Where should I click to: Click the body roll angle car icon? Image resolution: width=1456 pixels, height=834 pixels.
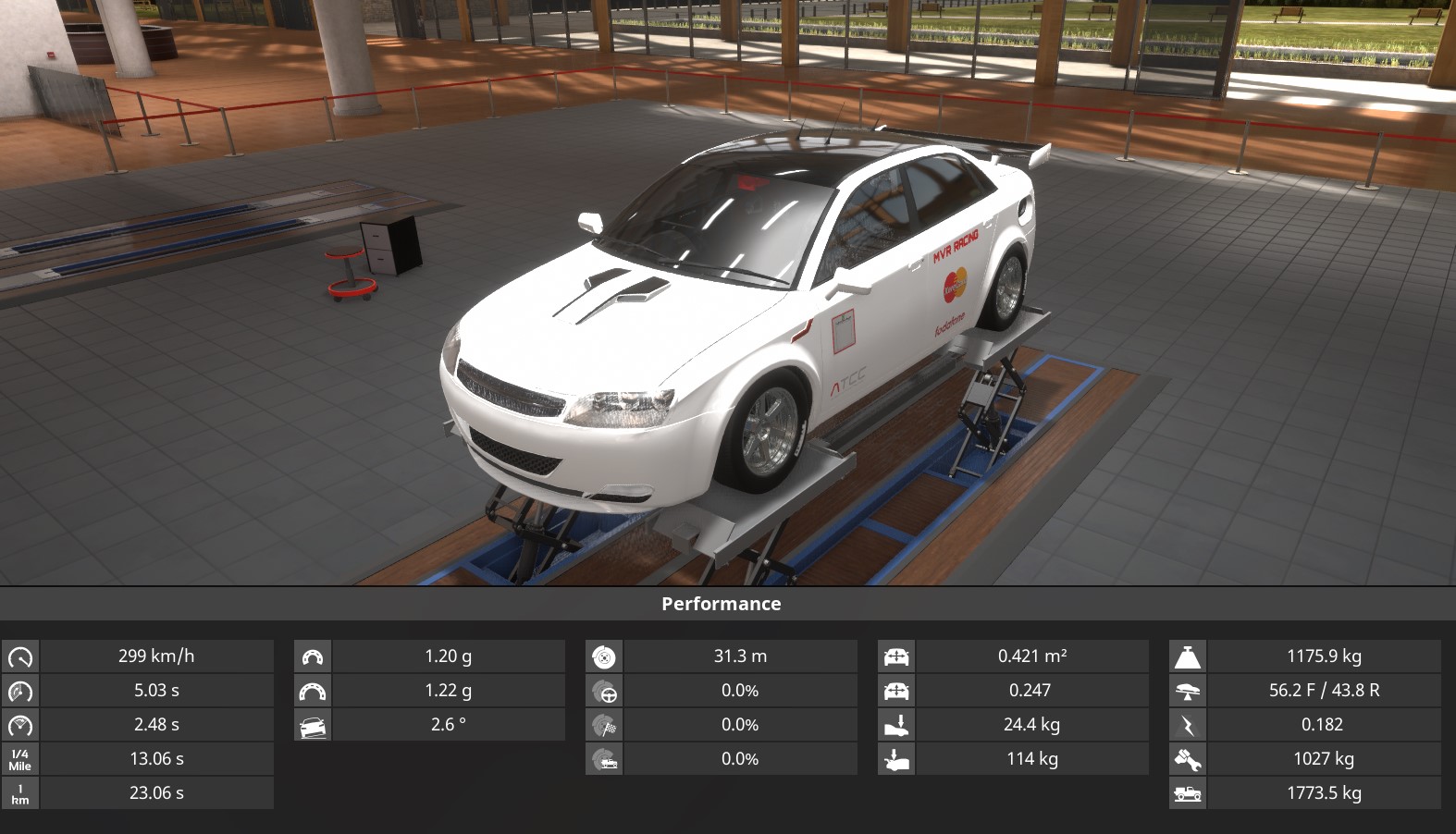click(x=313, y=725)
